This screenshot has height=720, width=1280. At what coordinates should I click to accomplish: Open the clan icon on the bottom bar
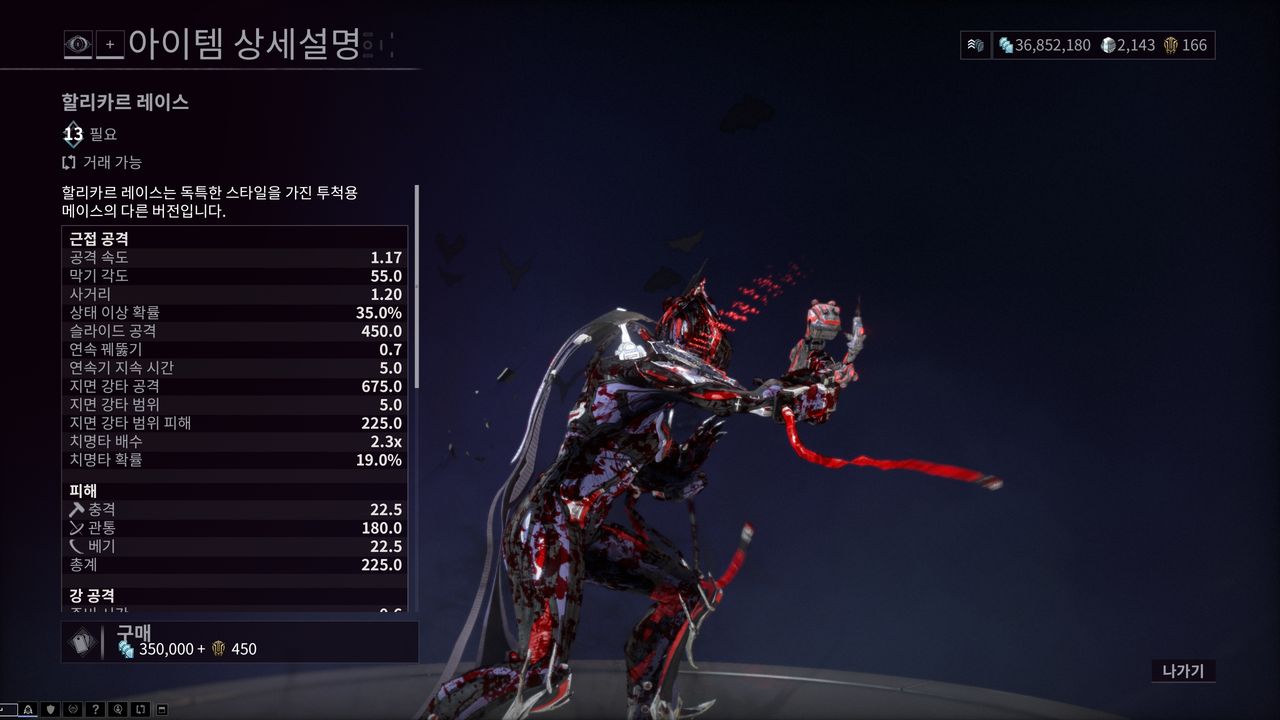click(73, 708)
